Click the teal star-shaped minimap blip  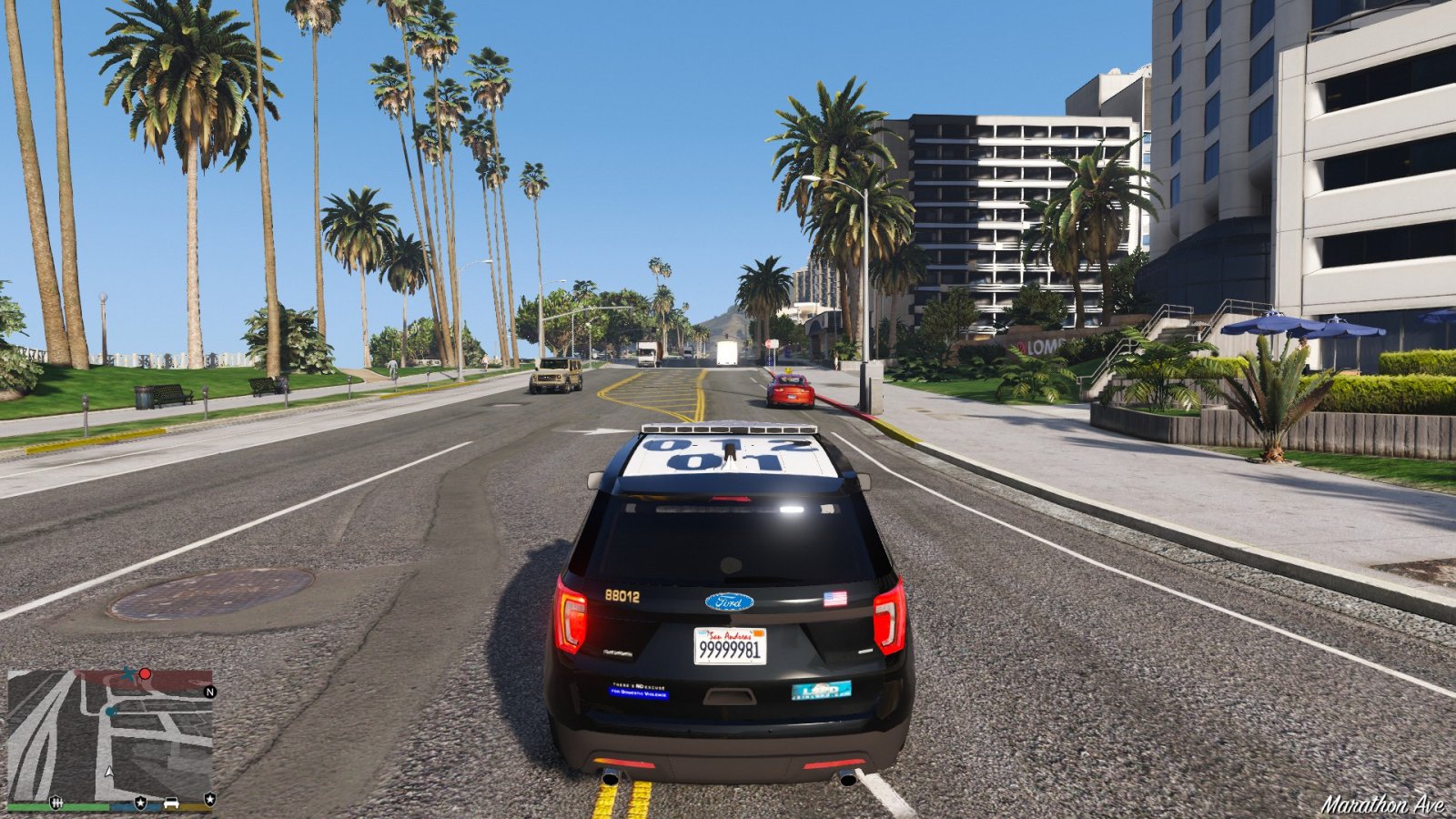click(x=129, y=674)
